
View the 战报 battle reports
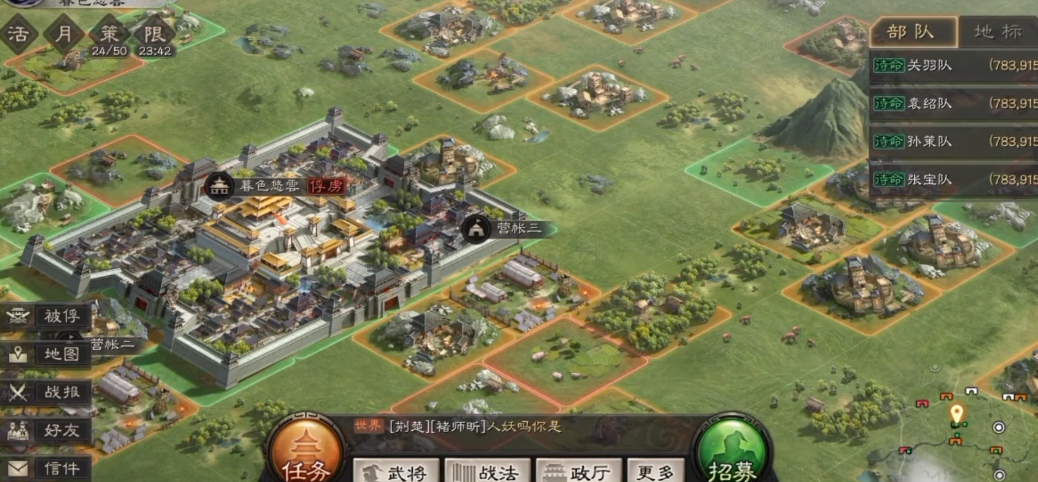tap(48, 392)
